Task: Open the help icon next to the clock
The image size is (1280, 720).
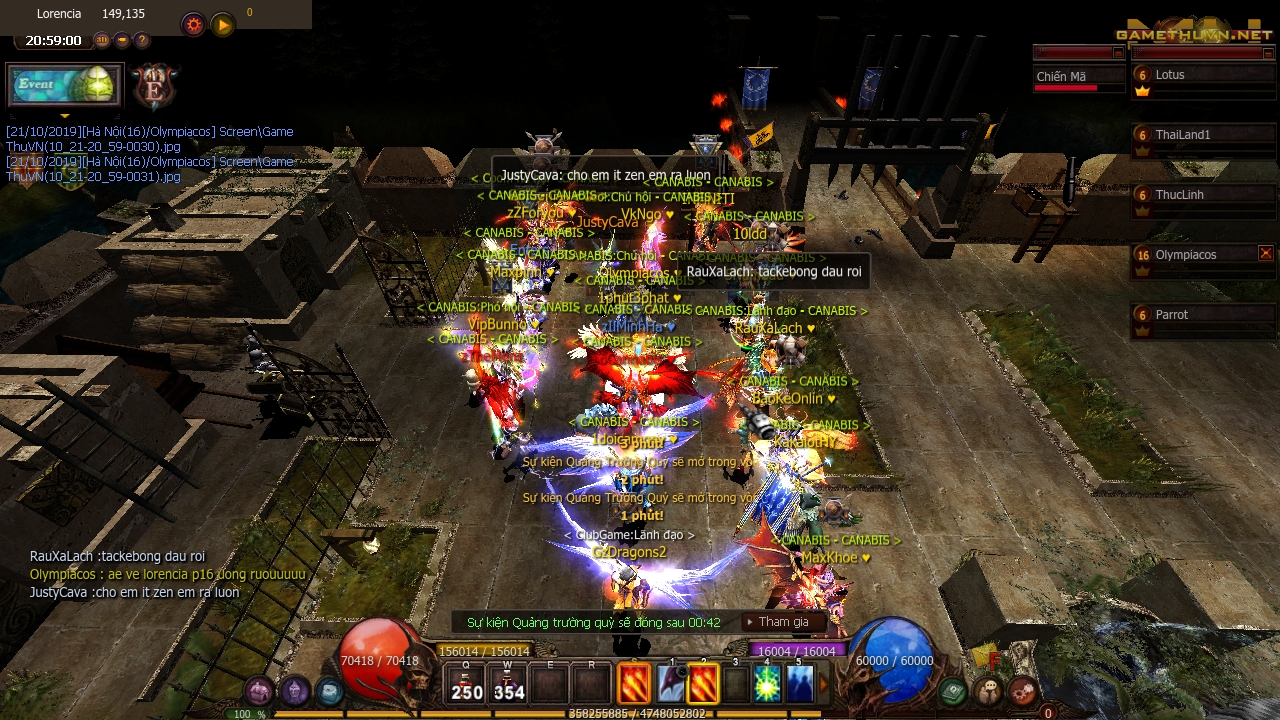Action: click(142, 40)
